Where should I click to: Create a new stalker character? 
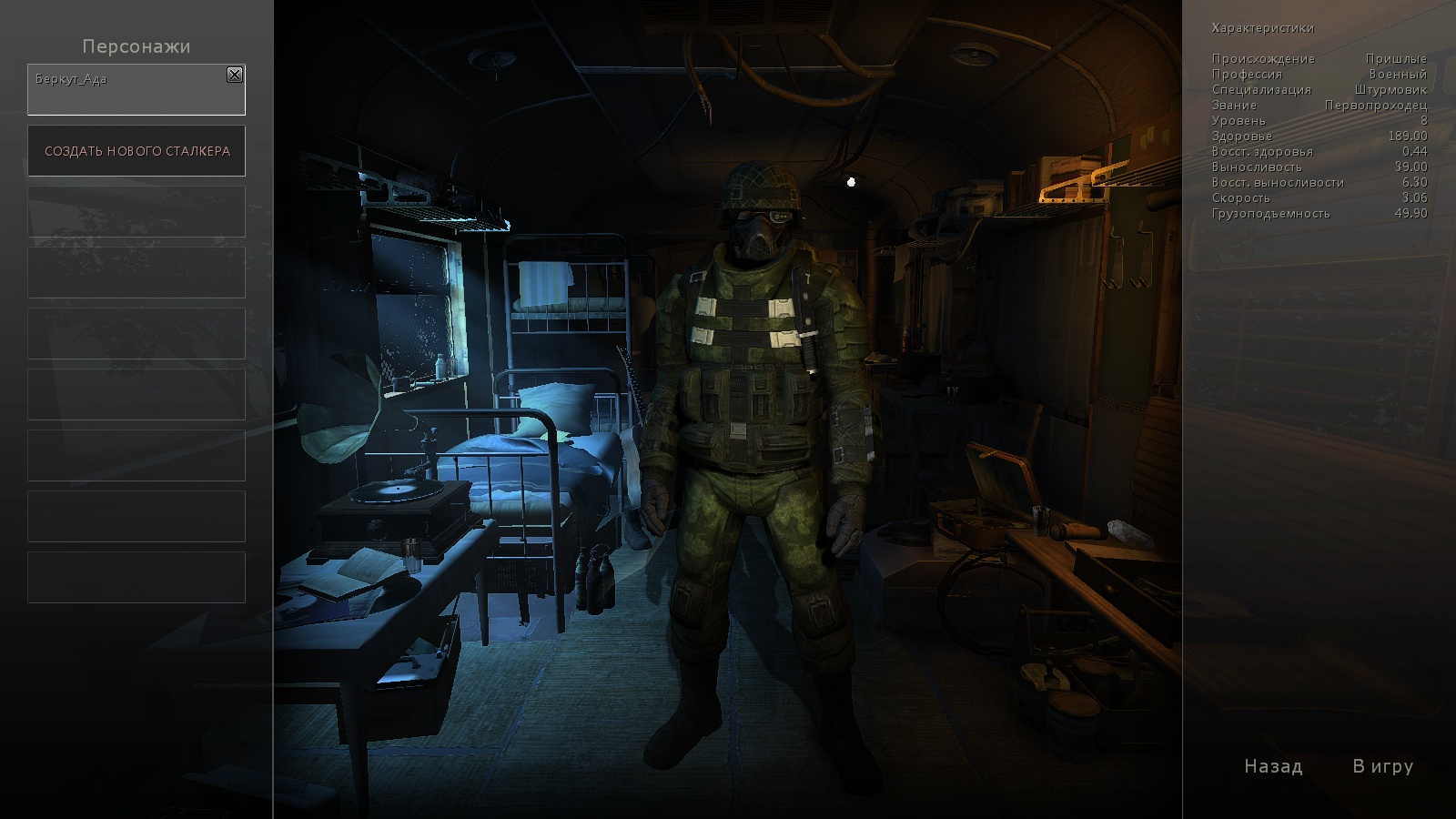pos(136,151)
